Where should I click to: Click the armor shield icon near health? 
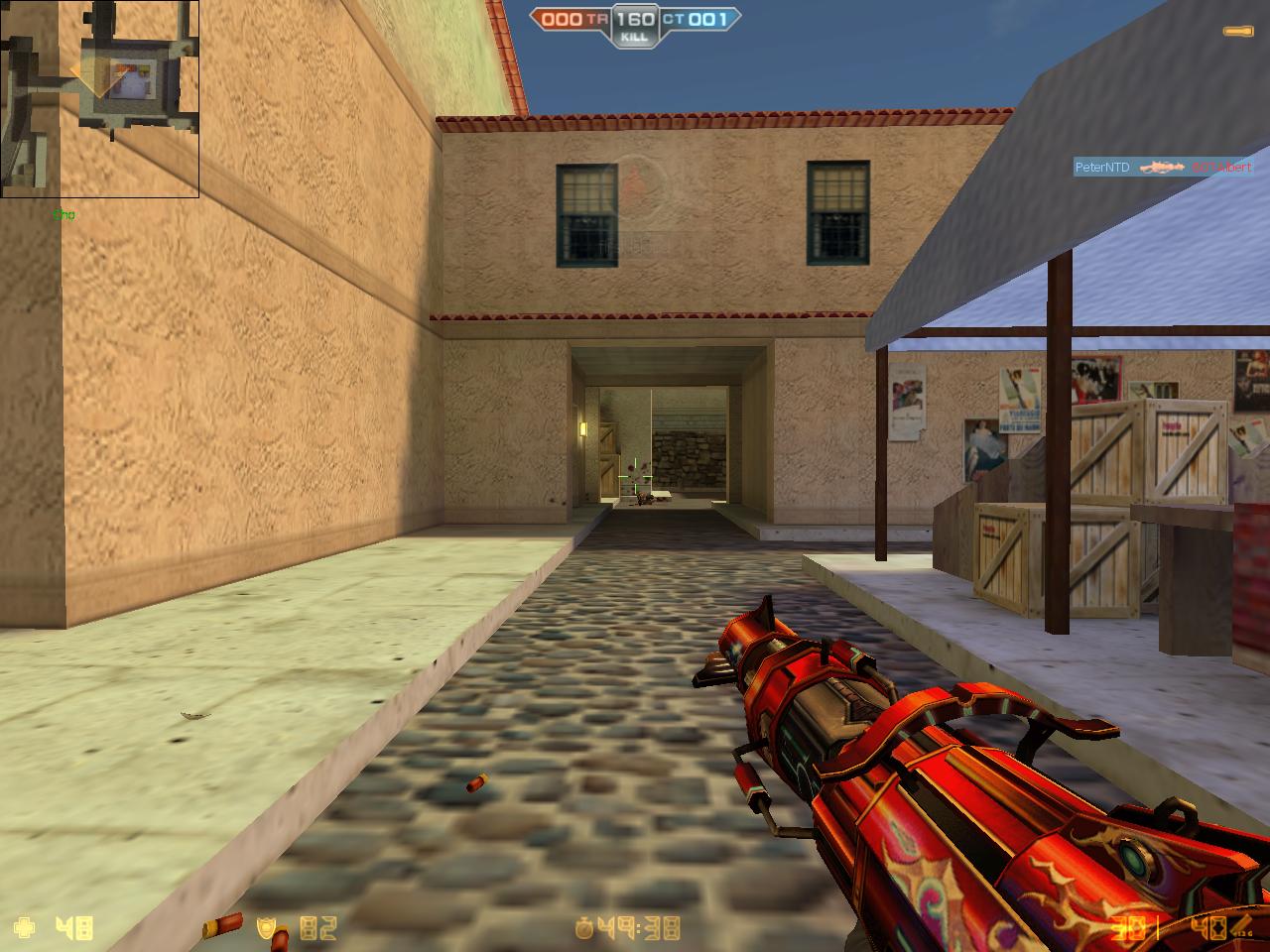266,927
